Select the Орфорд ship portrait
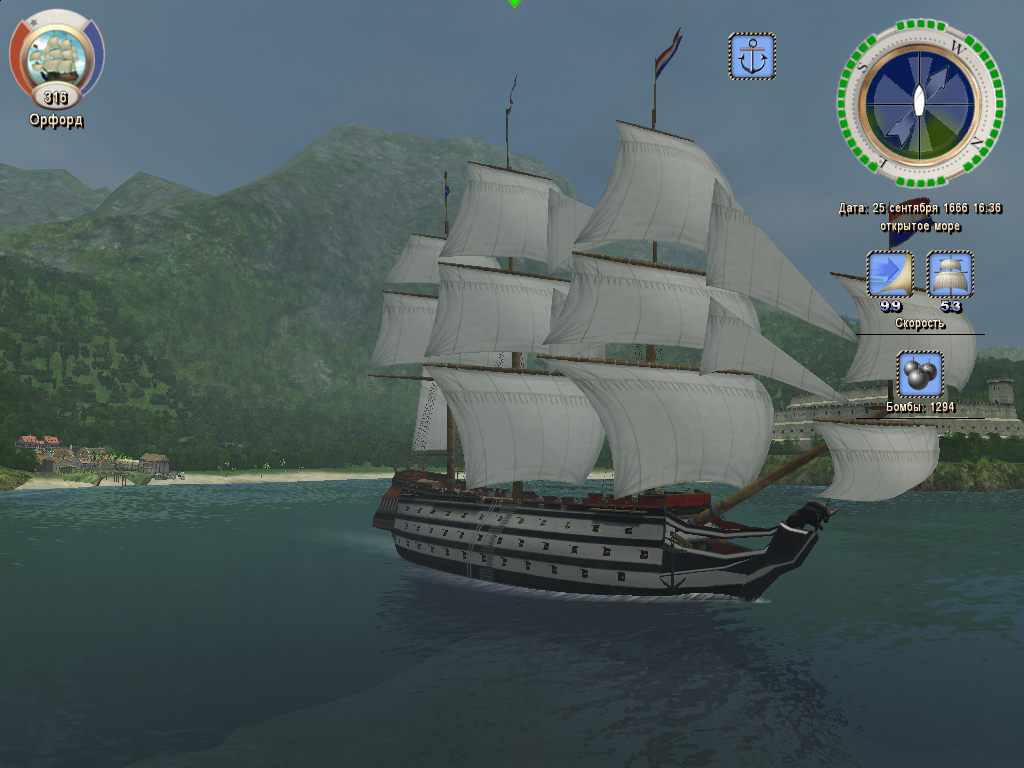 pos(56,58)
